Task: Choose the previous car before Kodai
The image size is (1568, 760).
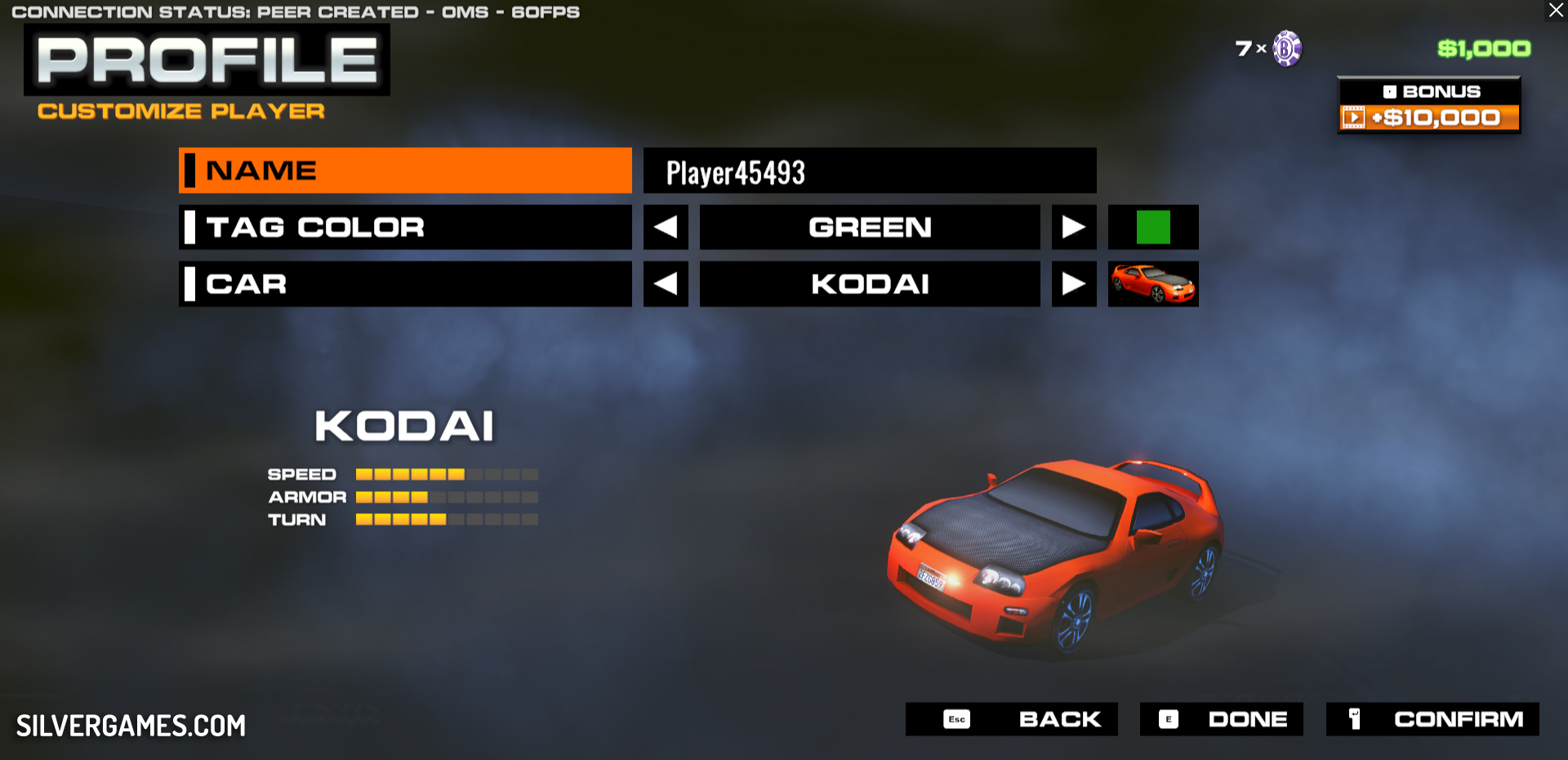Action: coord(666,284)
